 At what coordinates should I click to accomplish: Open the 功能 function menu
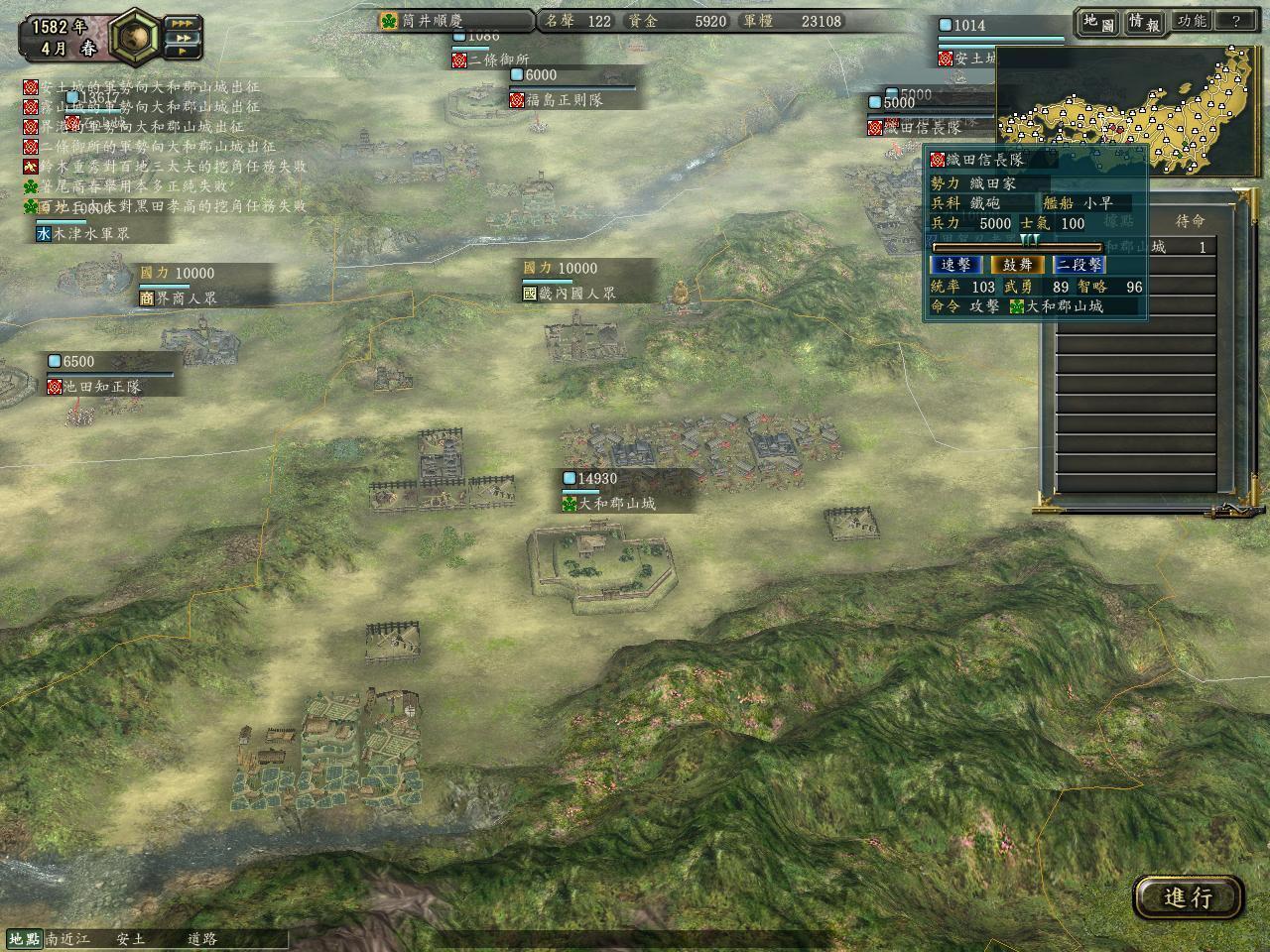coord(1191,22)
